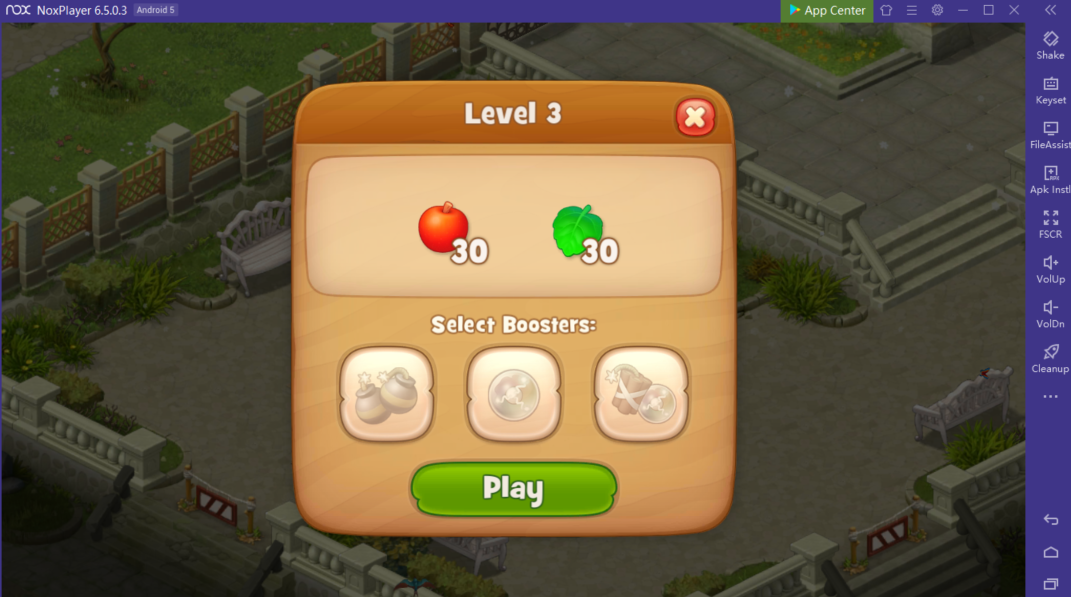Lower volume with the VolDn button
The height and width of the screenshot is (597, 1071).
point(1050,313)
